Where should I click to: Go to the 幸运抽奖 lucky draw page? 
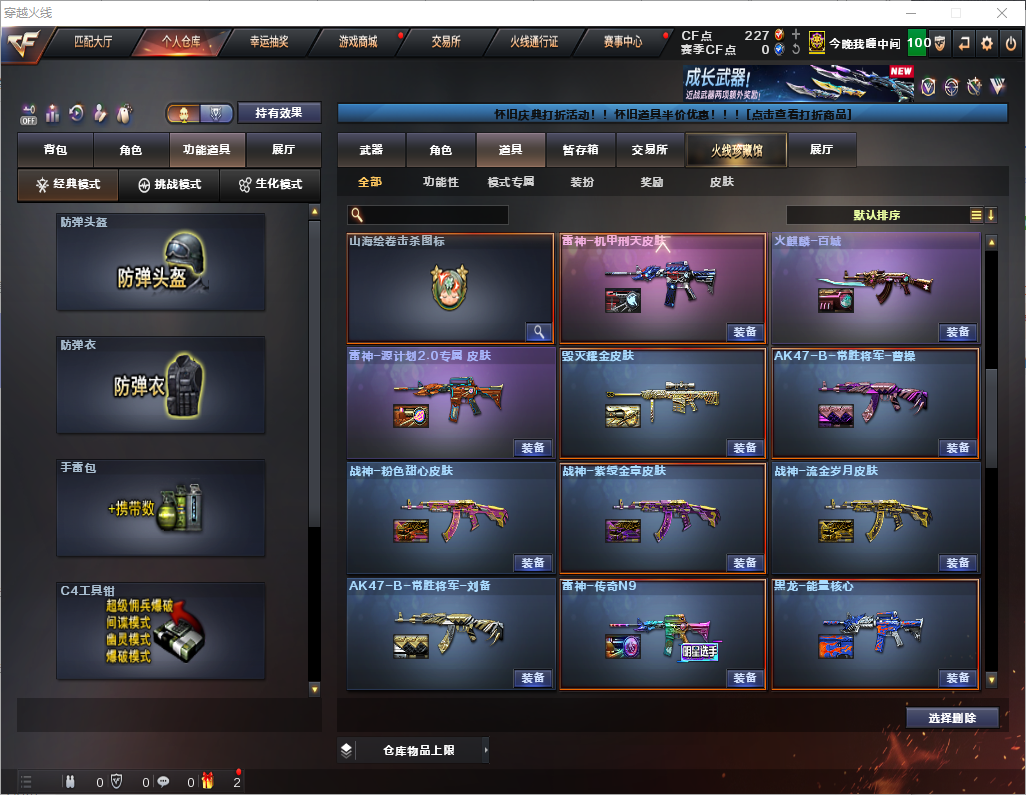268,42
